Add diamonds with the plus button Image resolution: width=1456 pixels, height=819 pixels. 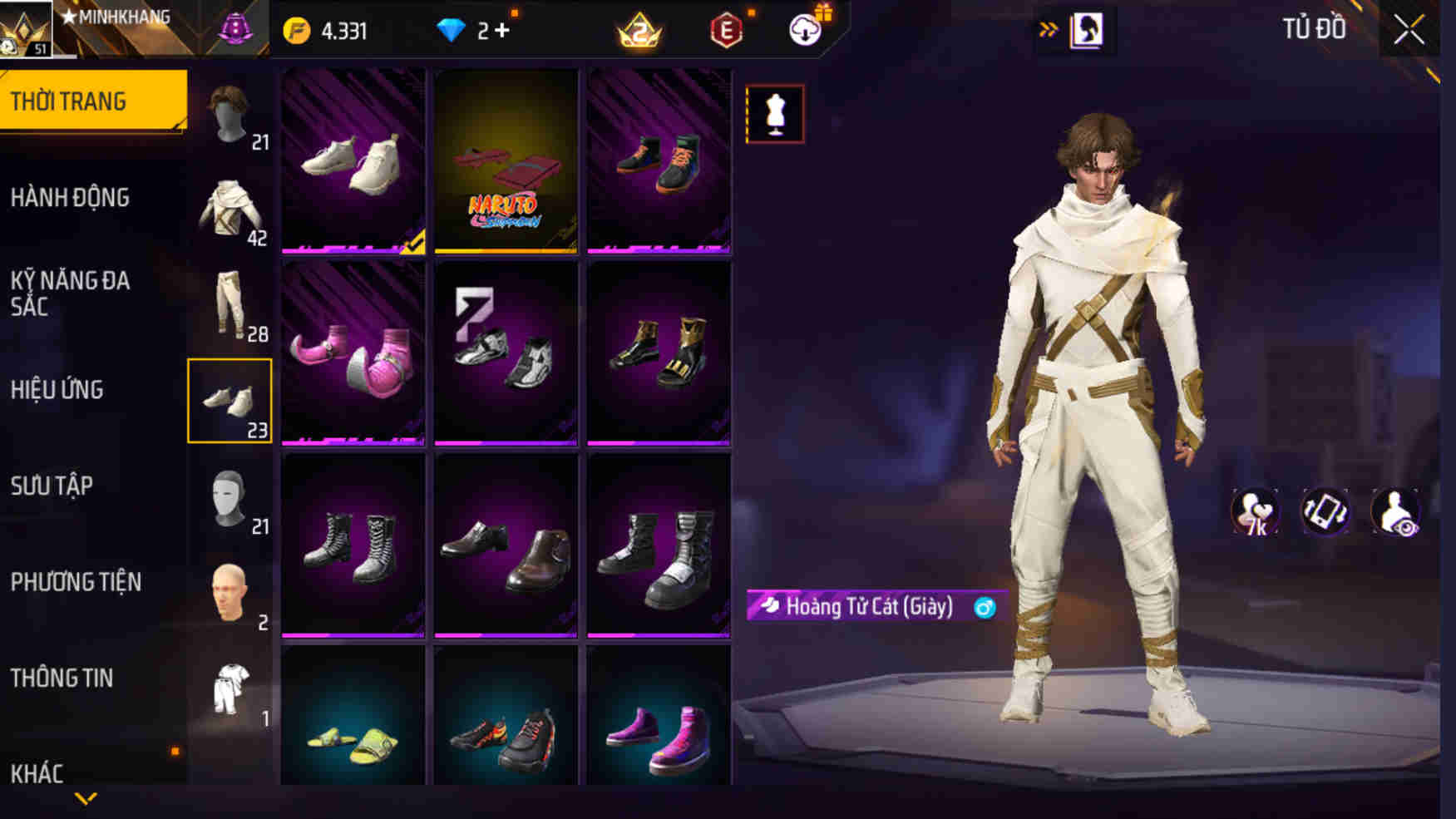coord(501,31)
